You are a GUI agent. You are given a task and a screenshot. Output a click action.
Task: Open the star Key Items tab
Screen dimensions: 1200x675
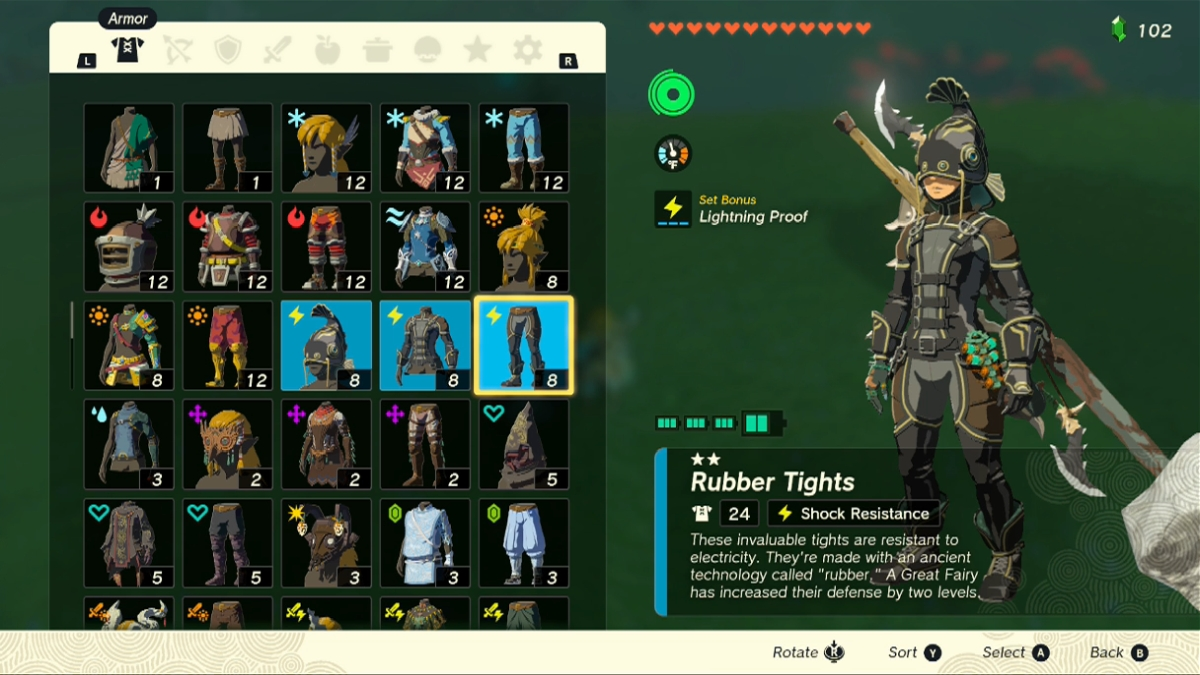[477, 50]
